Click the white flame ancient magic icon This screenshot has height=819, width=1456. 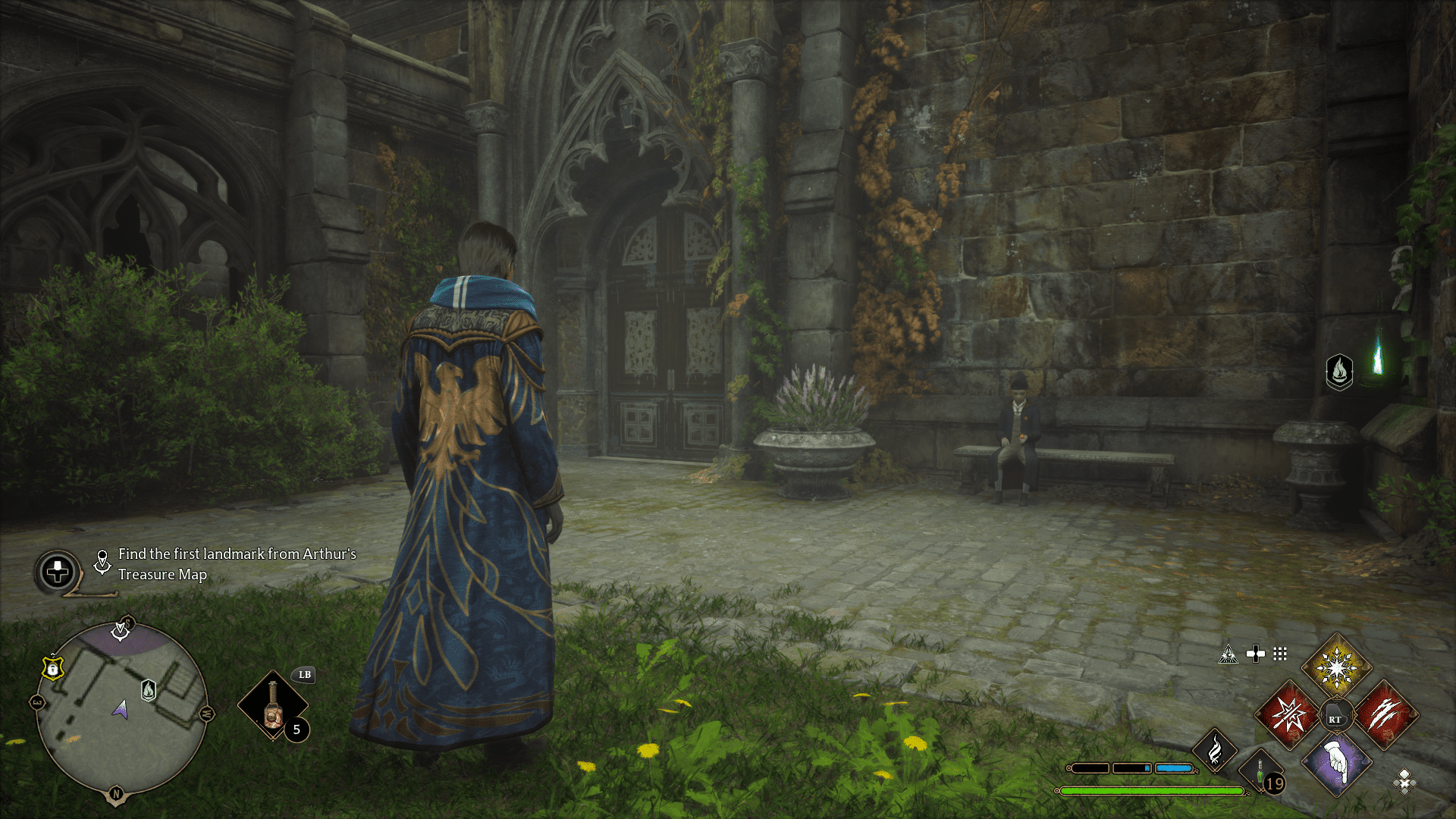point(1215,751)
